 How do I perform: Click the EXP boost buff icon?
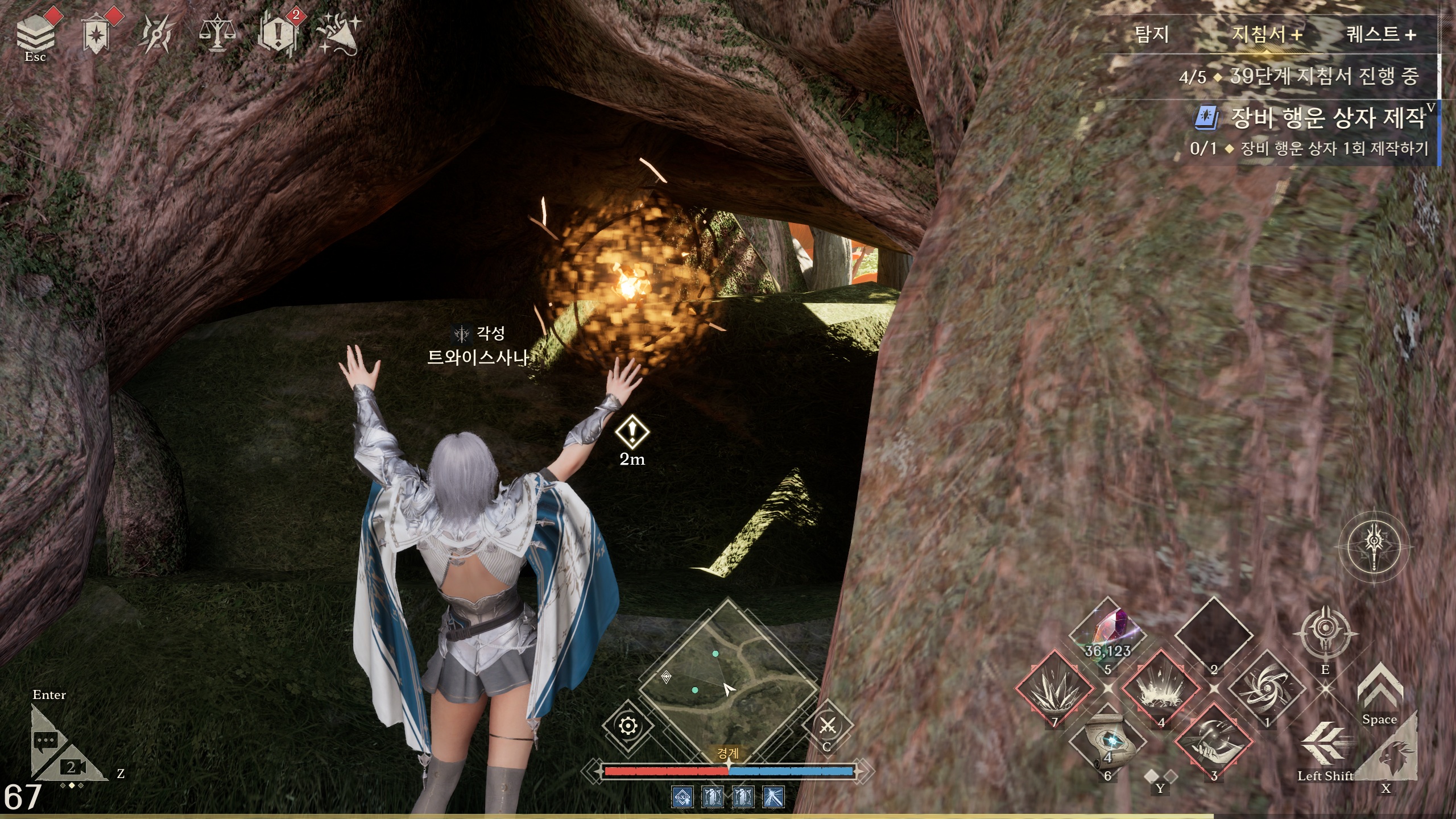click(682, 797)
